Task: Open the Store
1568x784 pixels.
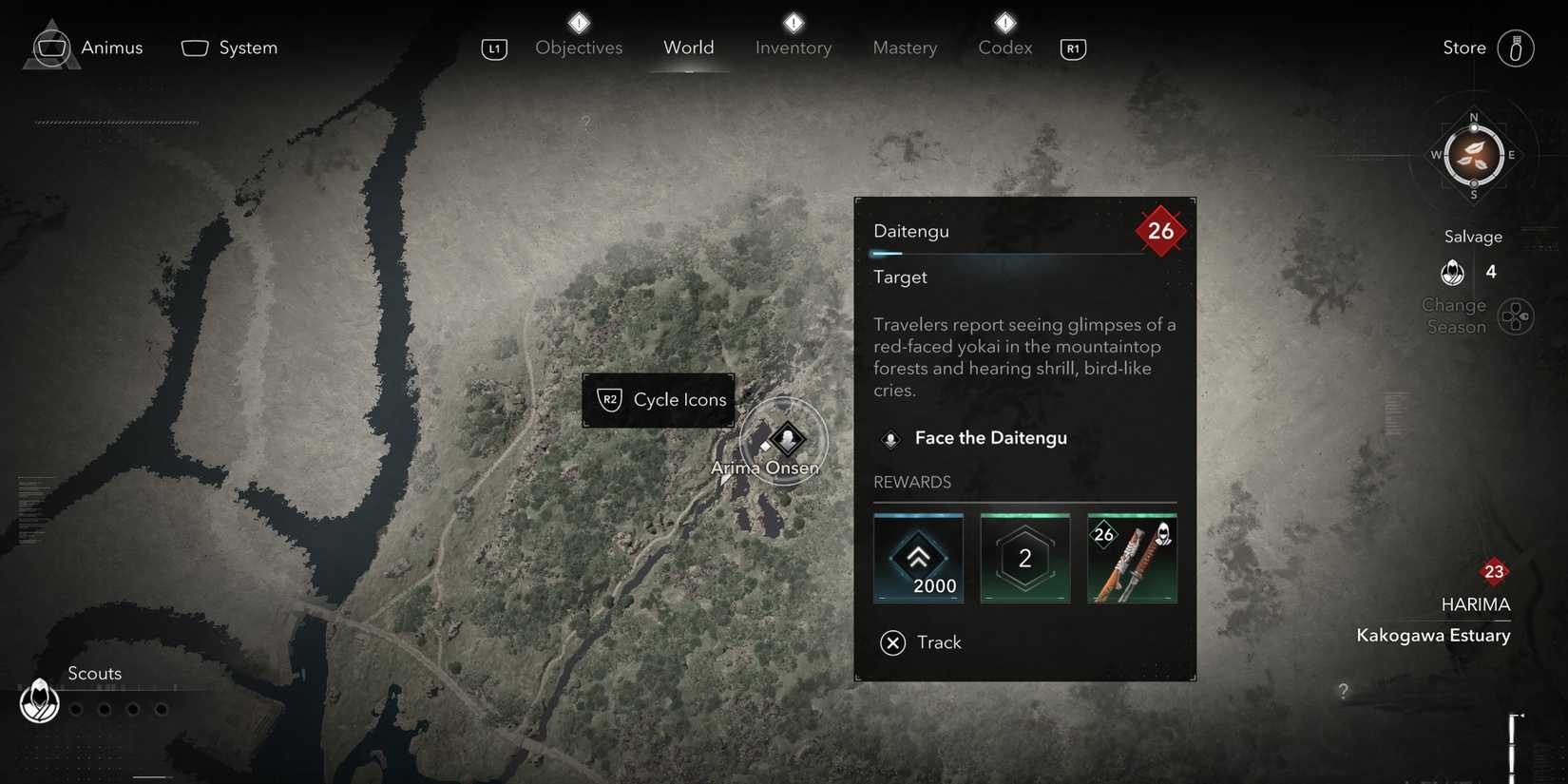Action: pos(1515,48)
